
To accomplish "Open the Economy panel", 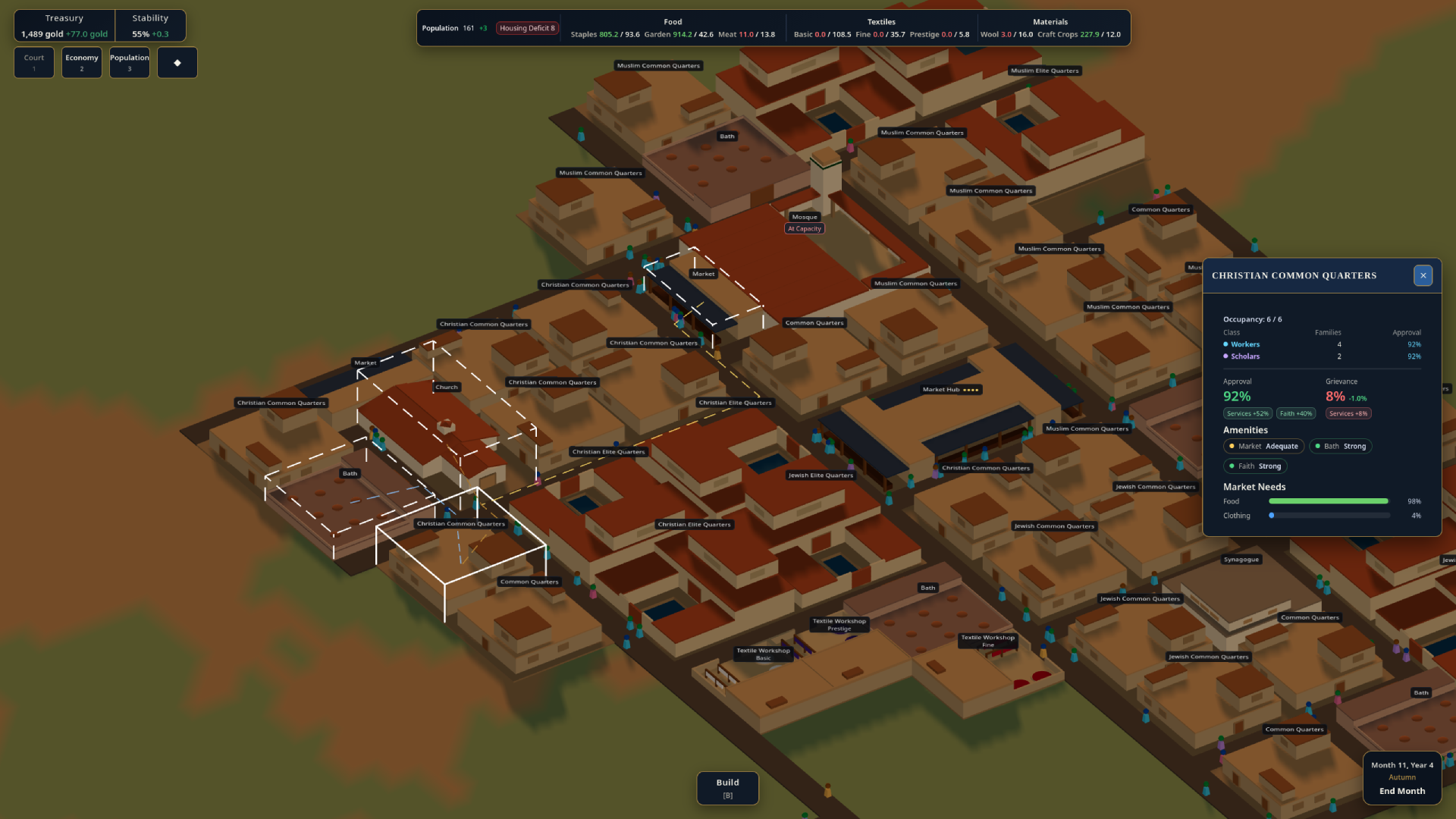I will click(x=82, y=62).
